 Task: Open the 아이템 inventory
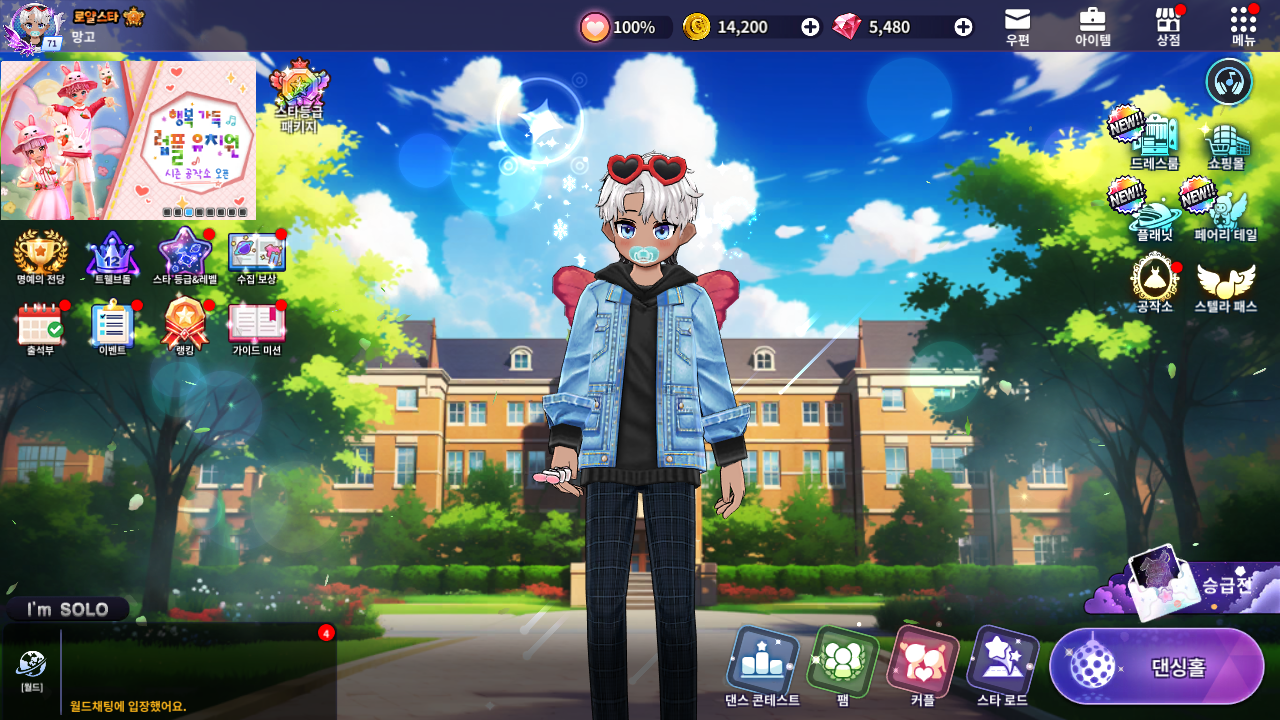[1092, 25]
